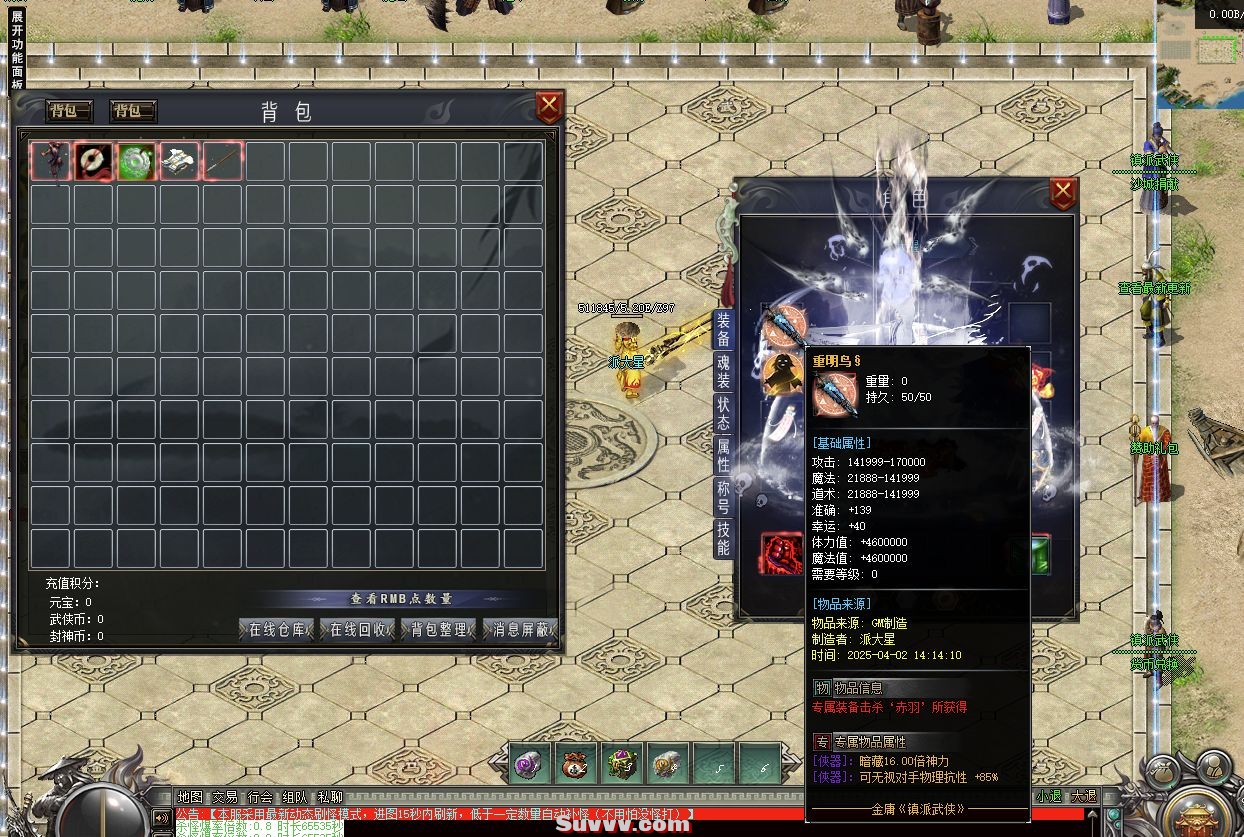Switch to the 装备 equipment tab
This screenshot has height=837, width=1244.
click(x=723, y=329)
